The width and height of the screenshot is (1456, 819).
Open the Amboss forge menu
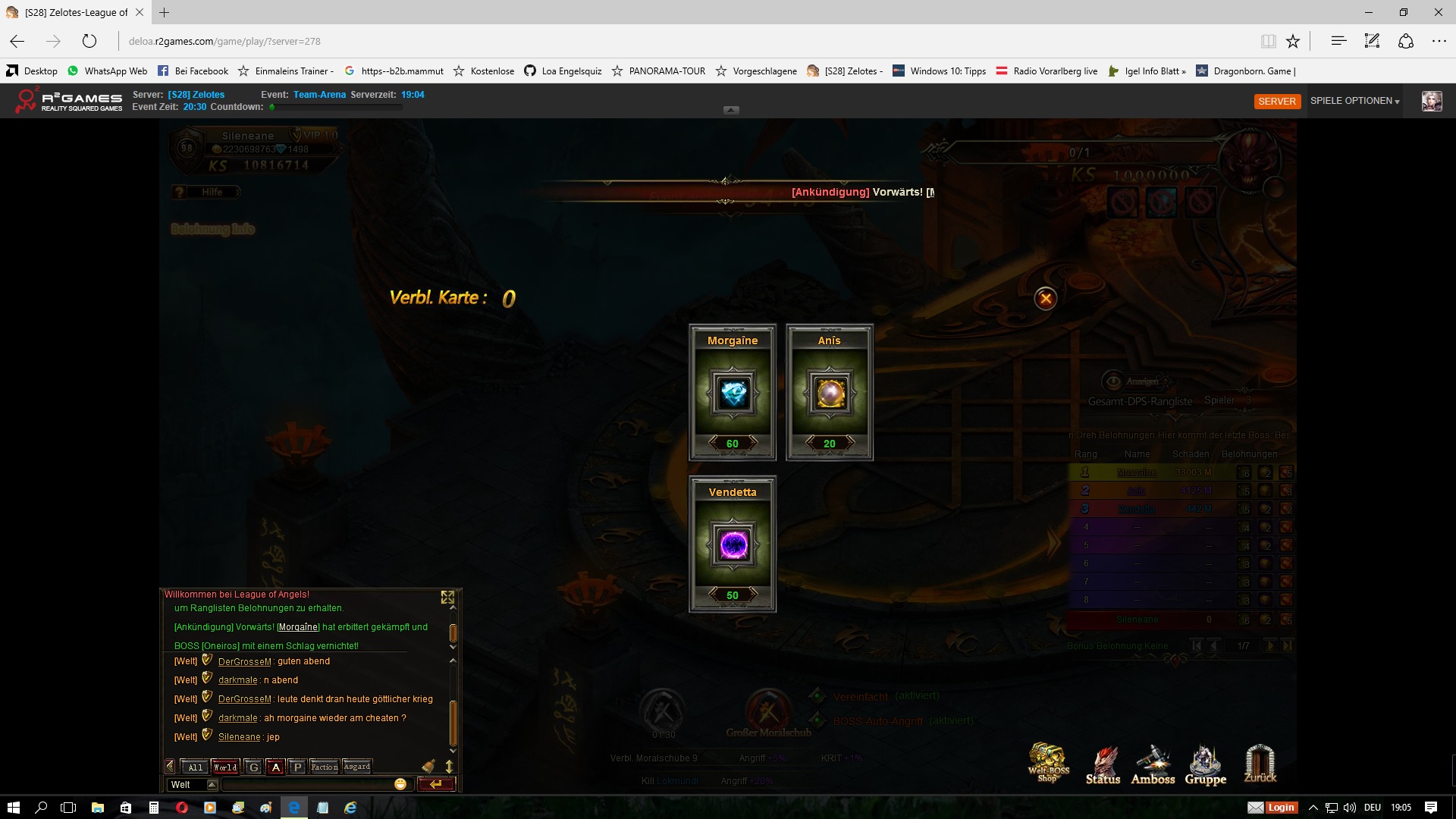(1153, 764)
